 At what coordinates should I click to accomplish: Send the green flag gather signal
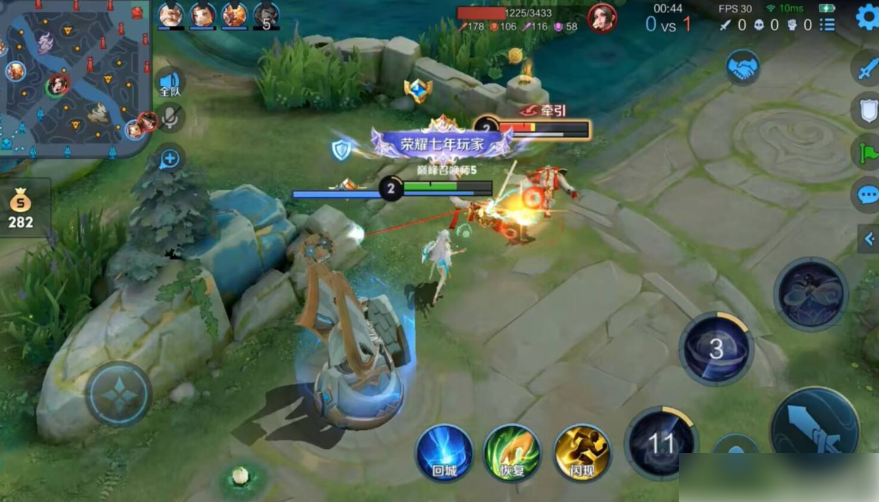pyautogui.click(x=866, y=152)
